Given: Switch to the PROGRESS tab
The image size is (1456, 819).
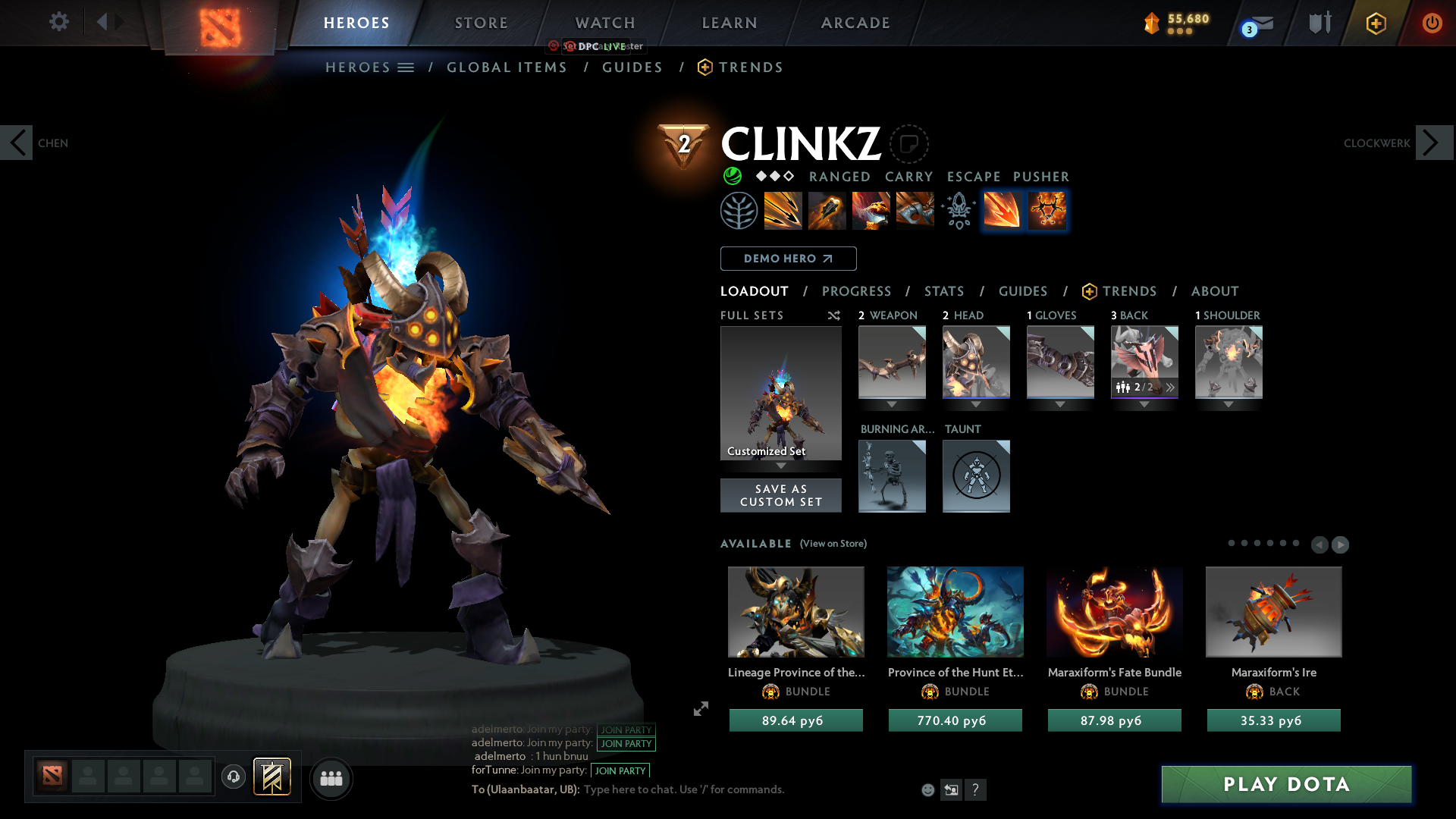Looking at the screenshot, I should pyautogui.click(x=857, y=291).
